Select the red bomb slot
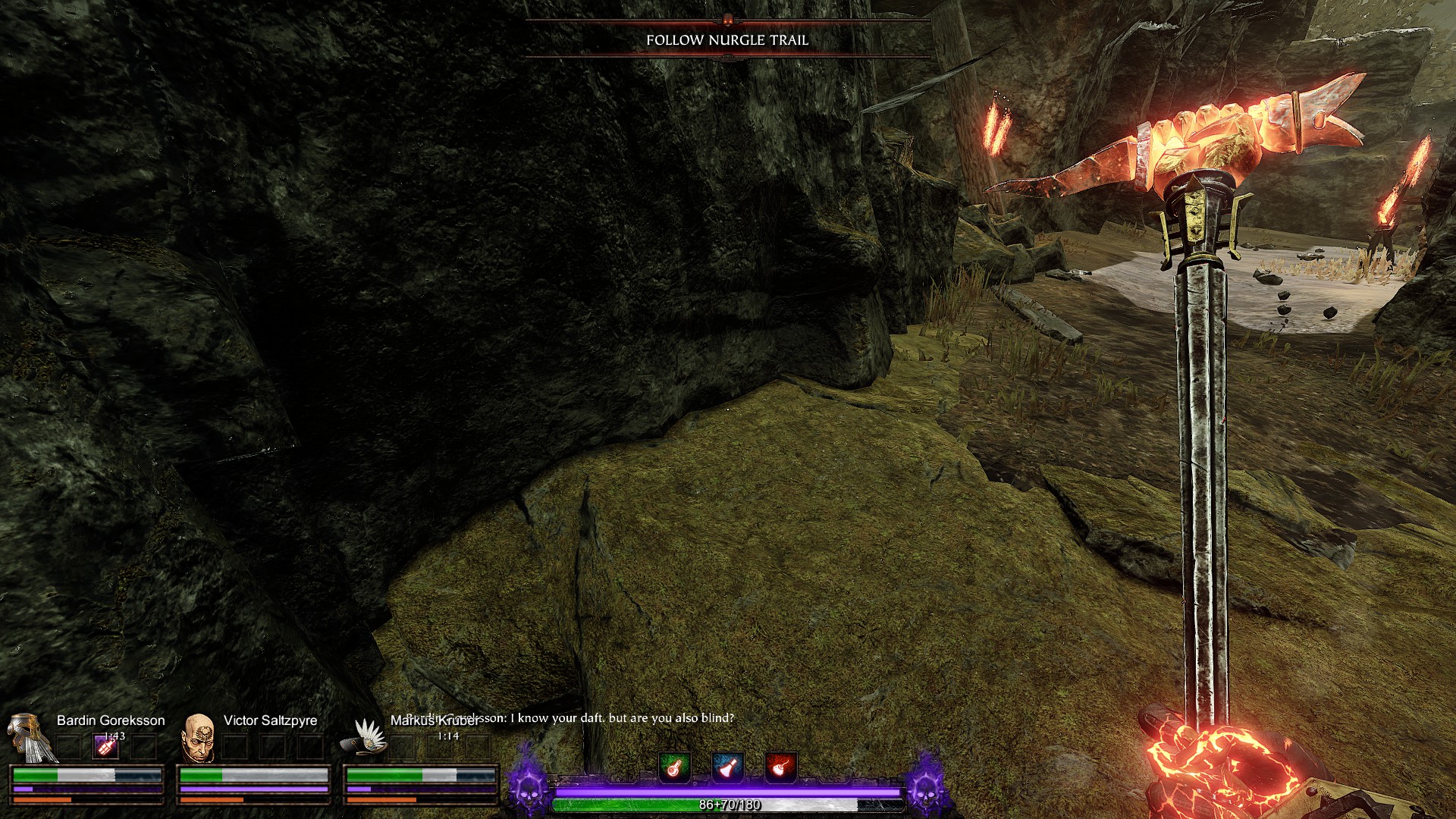Screen dimensions: 1456x819 [x=780, y=767]
